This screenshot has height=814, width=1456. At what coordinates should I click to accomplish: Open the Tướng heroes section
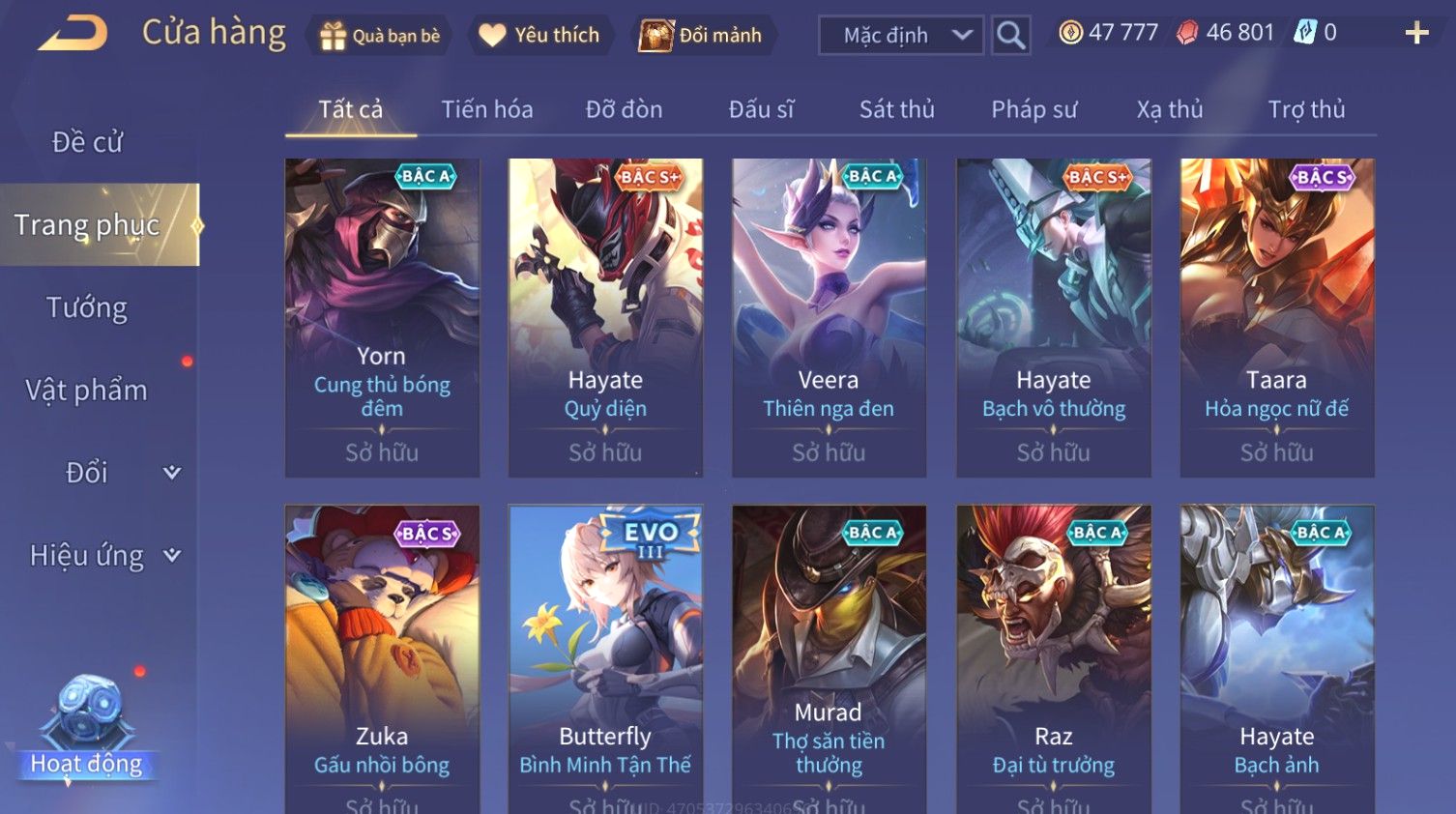pyautogui.click(x=87, y=307)
